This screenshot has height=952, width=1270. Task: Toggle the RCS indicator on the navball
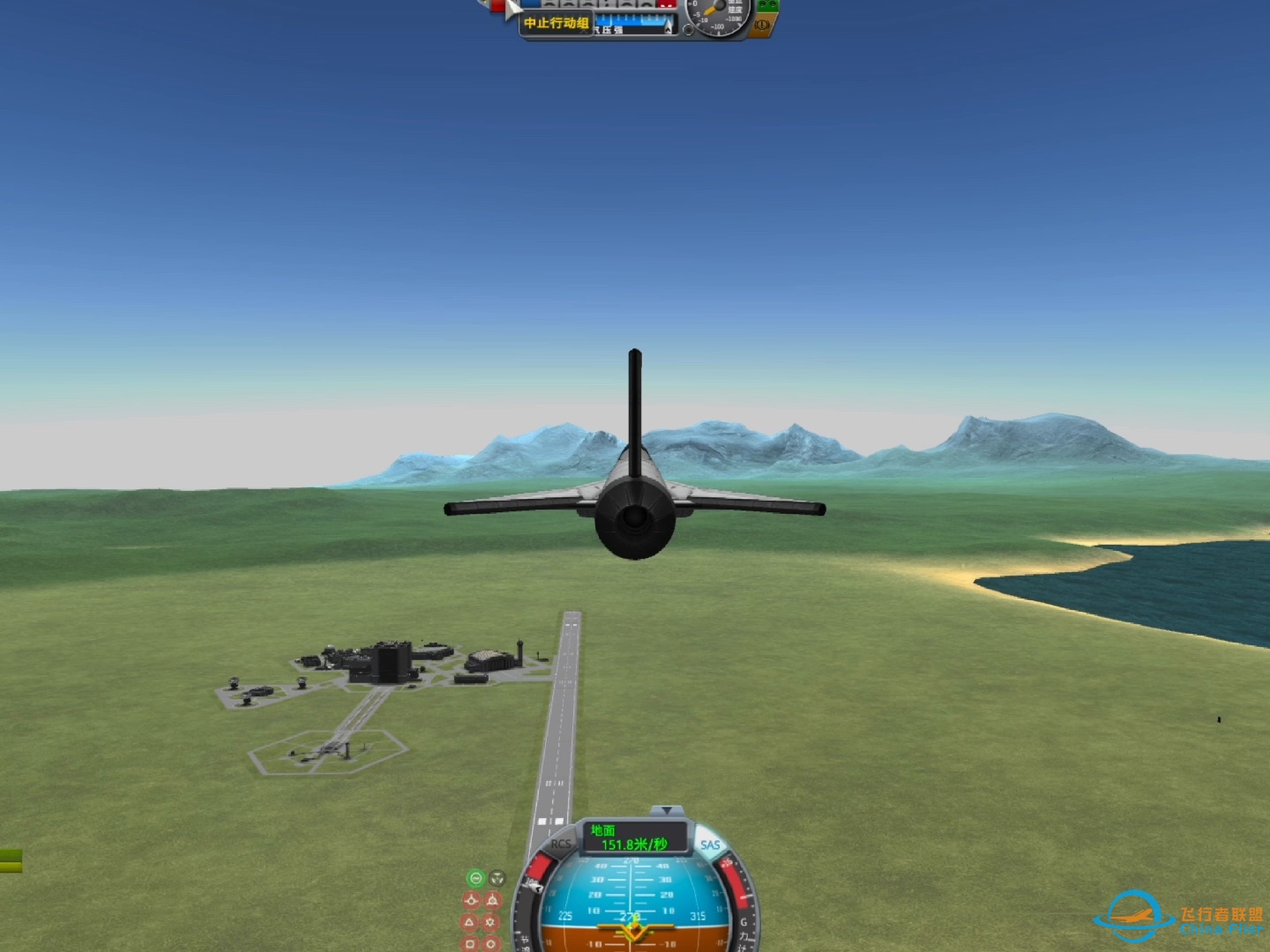tap(561, 844)
